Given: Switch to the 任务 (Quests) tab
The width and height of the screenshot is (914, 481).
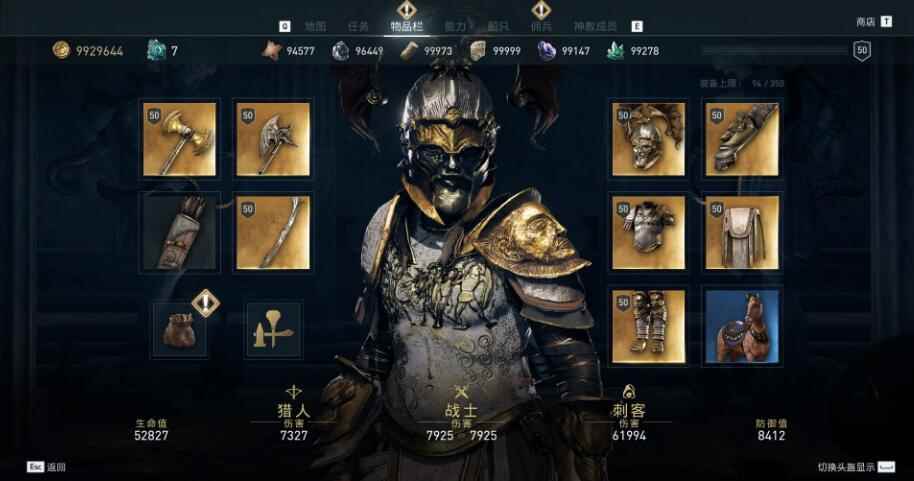Looking at the screenshot, I should coord(357,26).
